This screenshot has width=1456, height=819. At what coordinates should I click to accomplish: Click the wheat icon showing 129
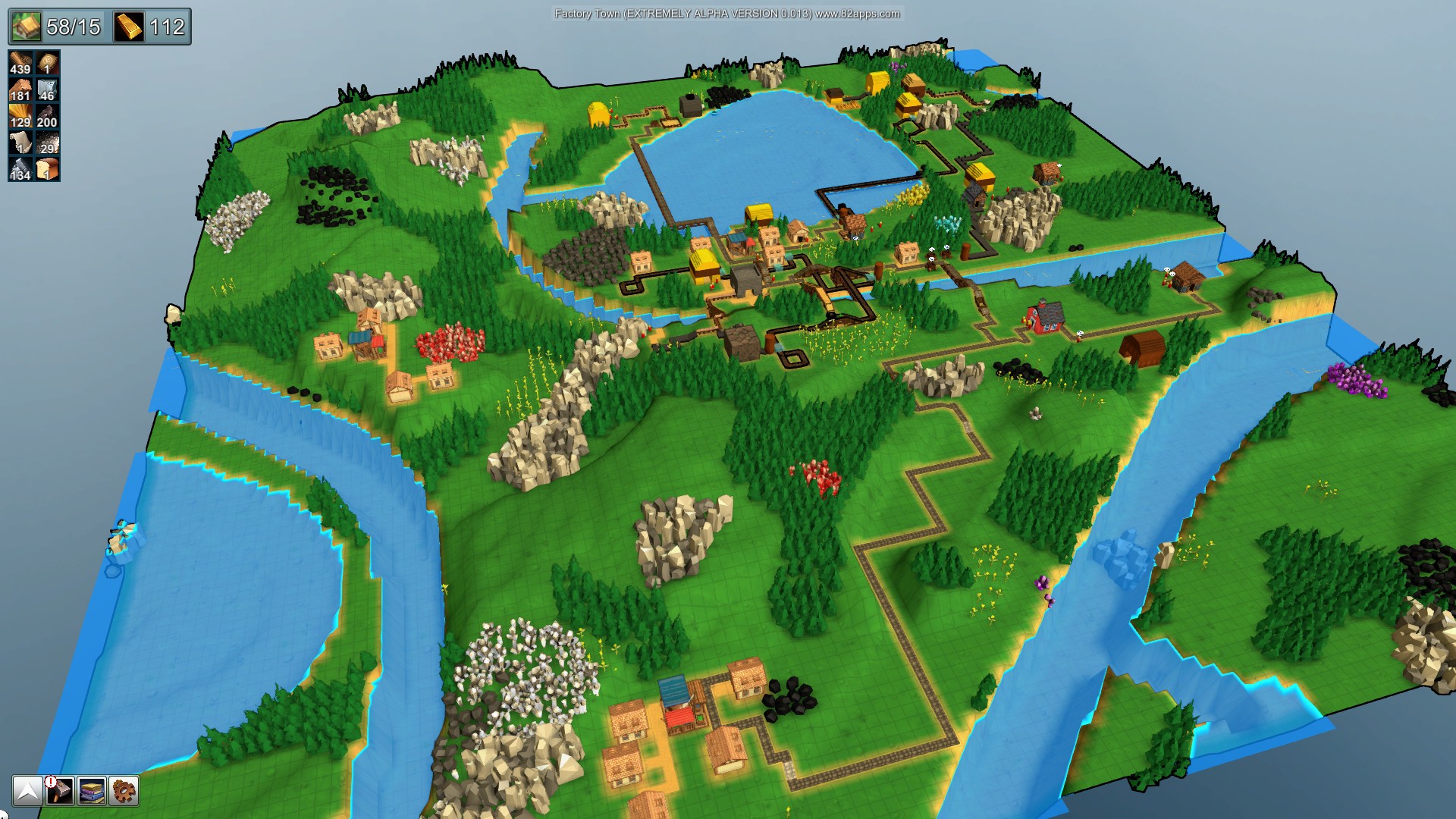coord(20,115)
